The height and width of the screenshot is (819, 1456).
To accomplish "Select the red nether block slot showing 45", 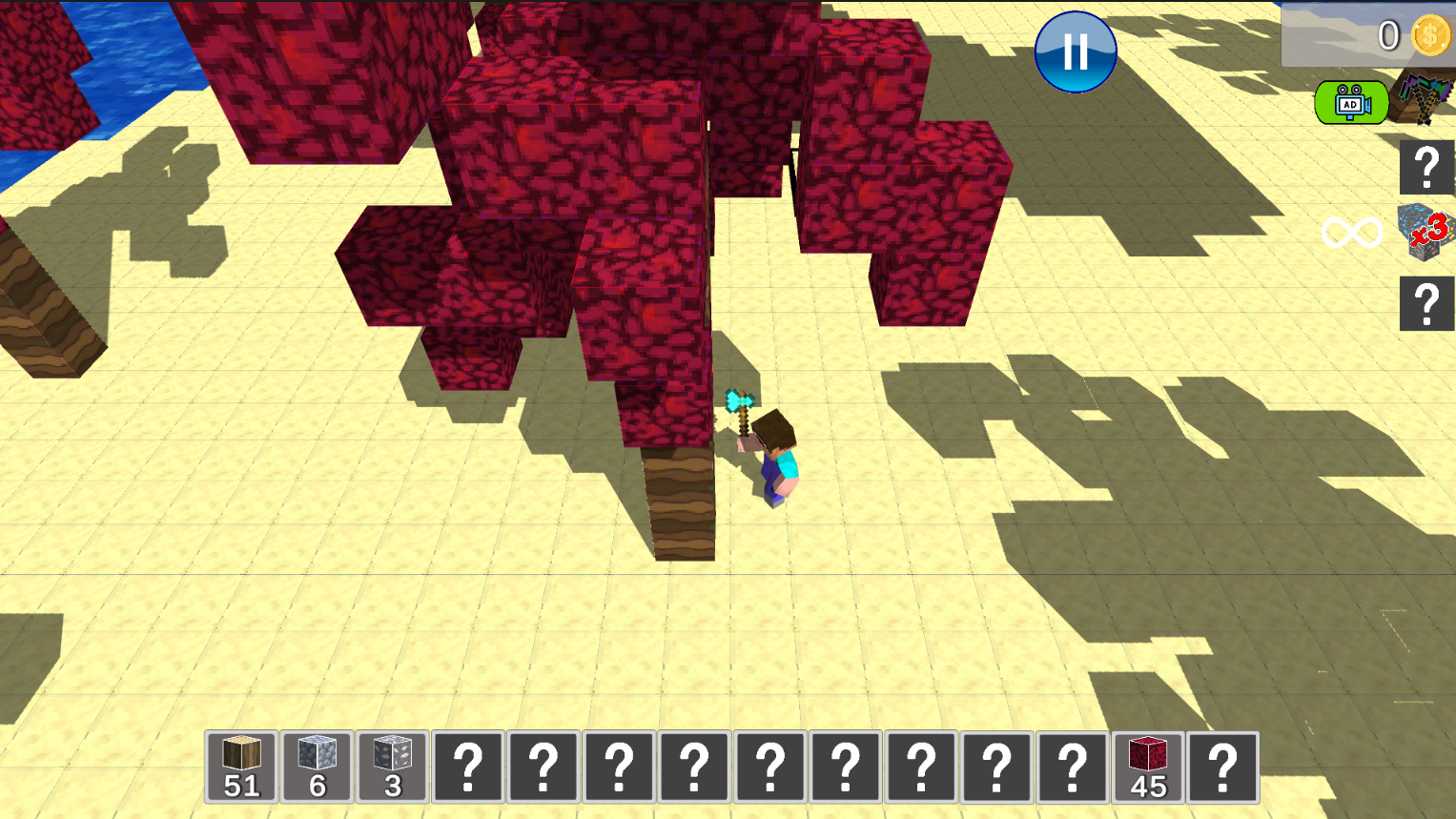I will tap(1149, 767).
